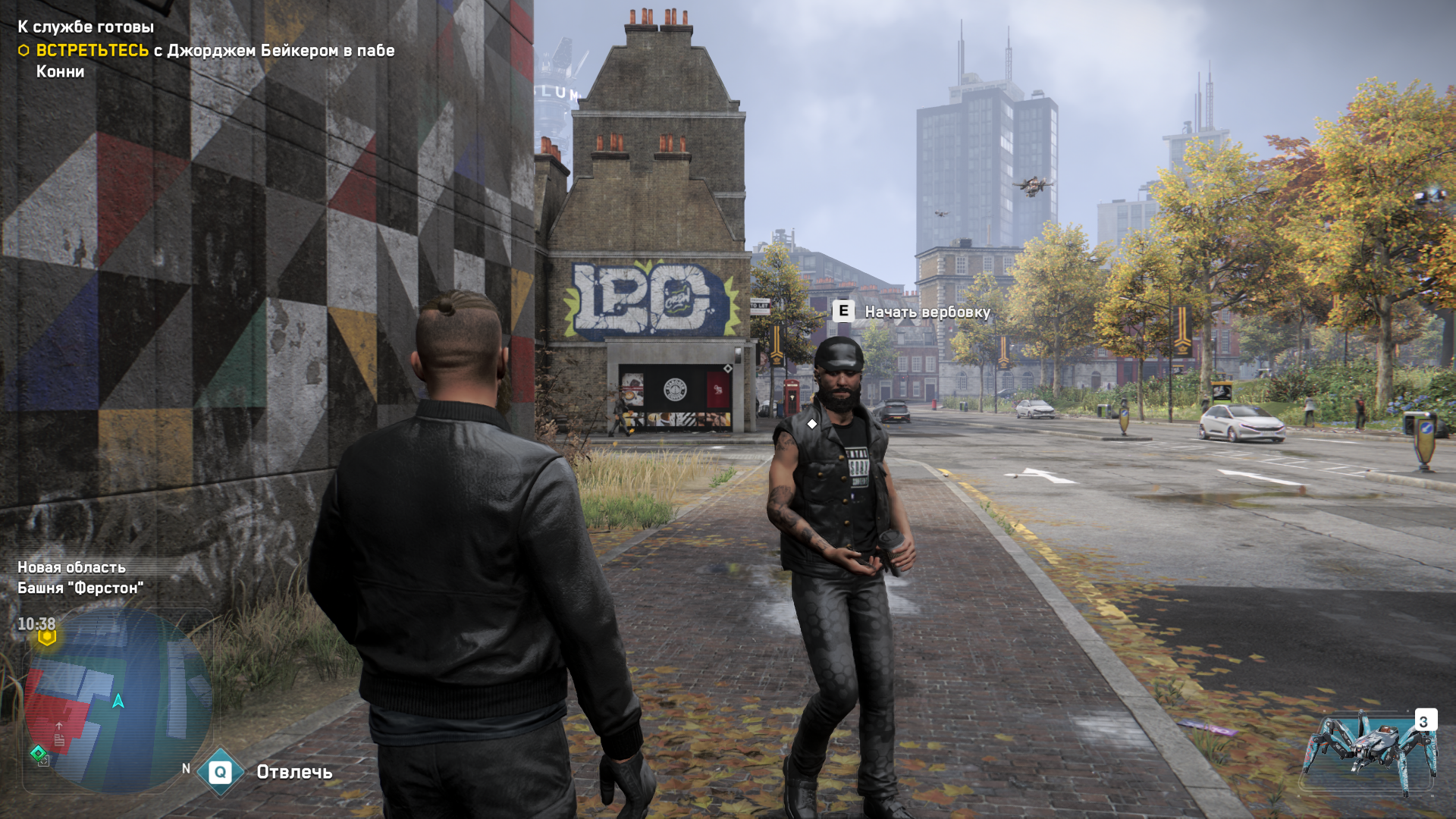Select the green diamond marker on minimap
Viewport: 1456px width, 819px height.
tap(37, 753)
